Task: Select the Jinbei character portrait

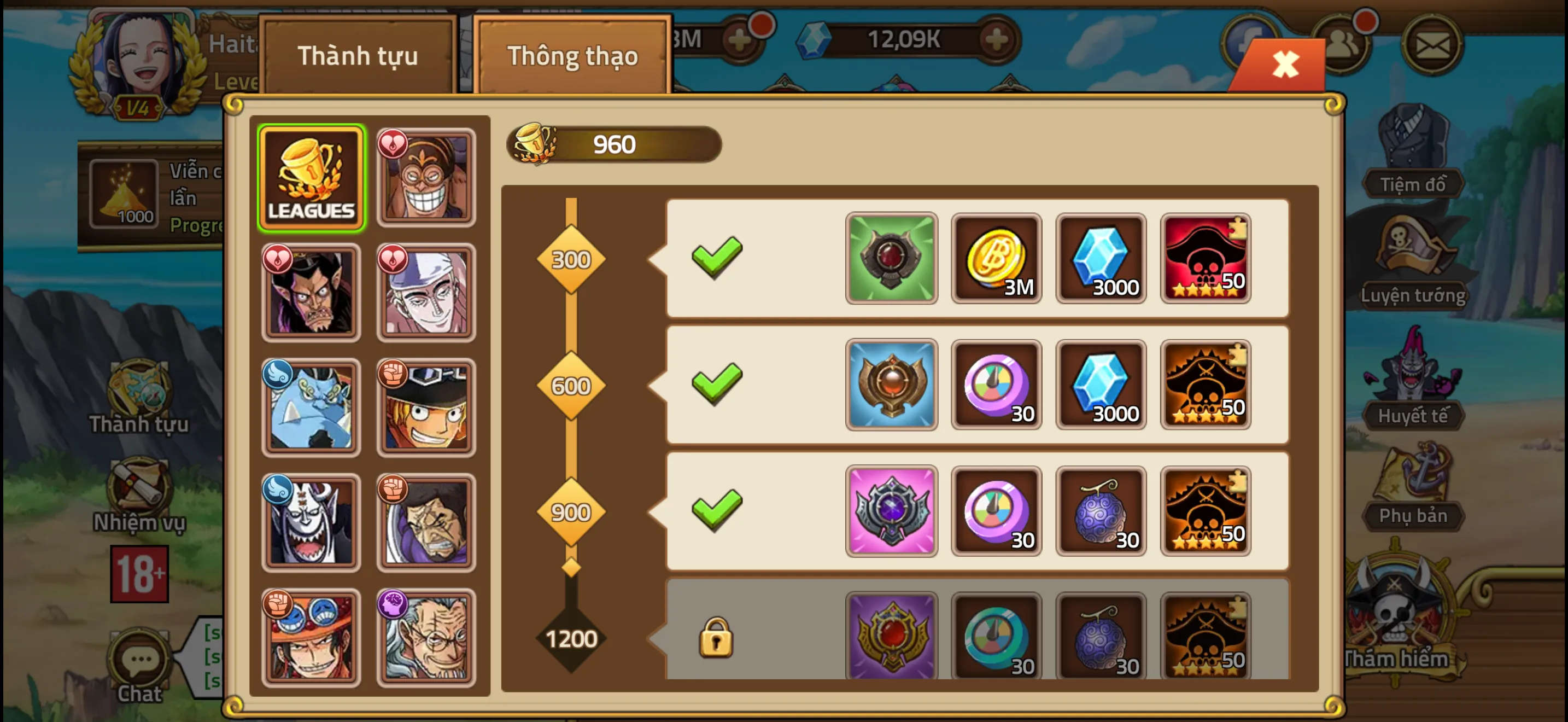Action: pyautogui.click(x=311, y=406)
